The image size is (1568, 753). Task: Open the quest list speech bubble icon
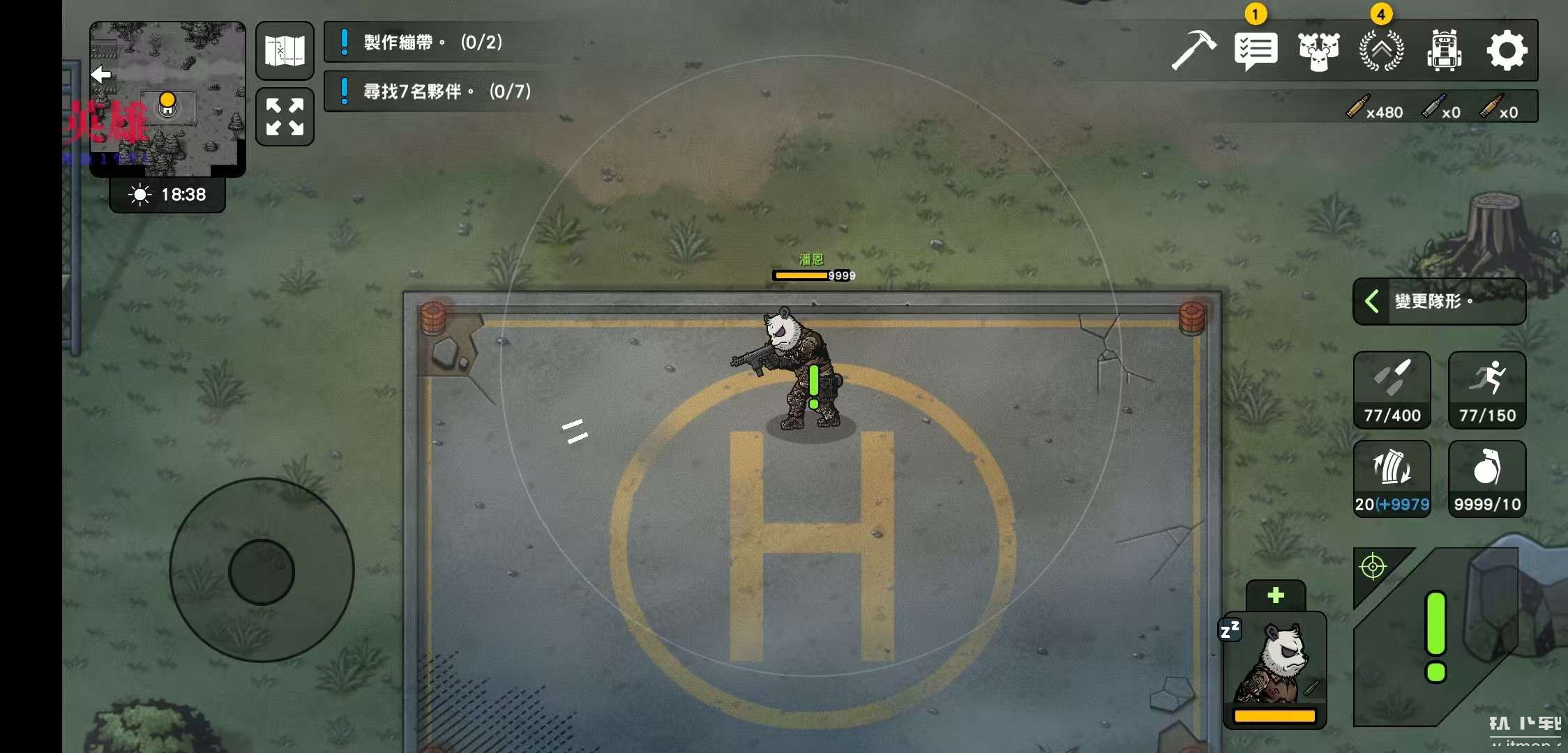coord(1256,51)
